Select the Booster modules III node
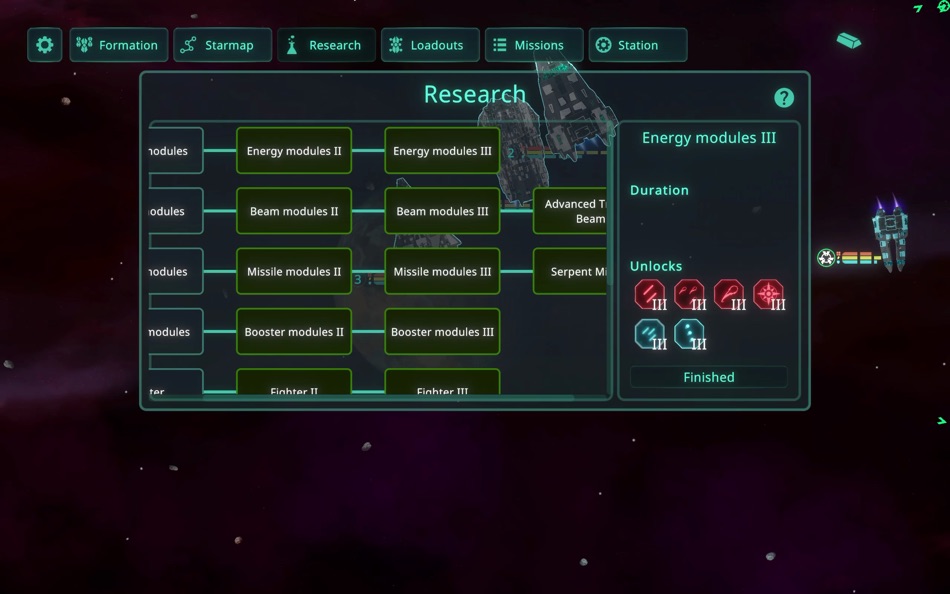 [442, 332]
